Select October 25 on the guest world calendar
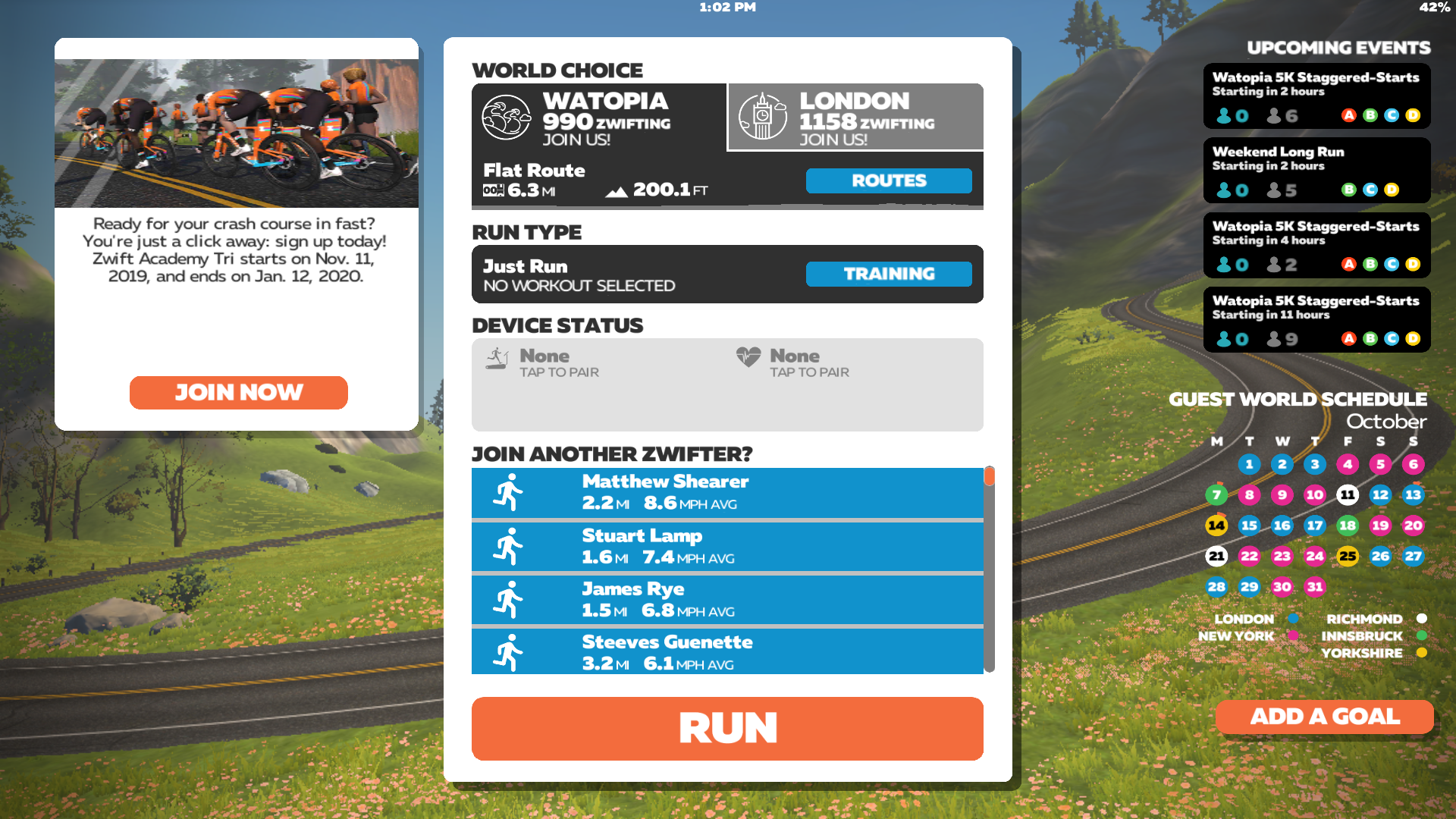 [x=1348, y=556]
